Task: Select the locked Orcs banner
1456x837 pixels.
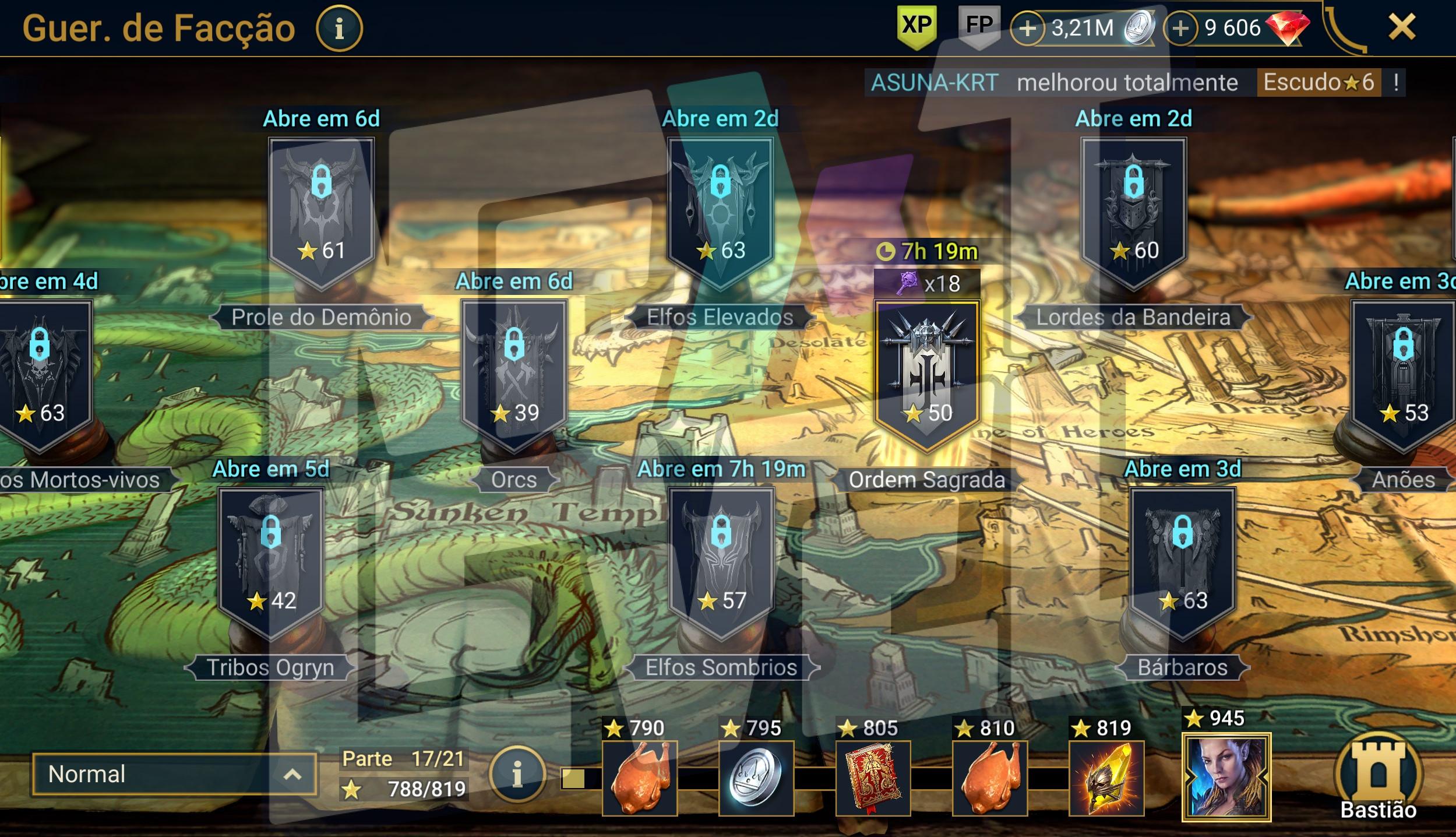Action: 513,373
